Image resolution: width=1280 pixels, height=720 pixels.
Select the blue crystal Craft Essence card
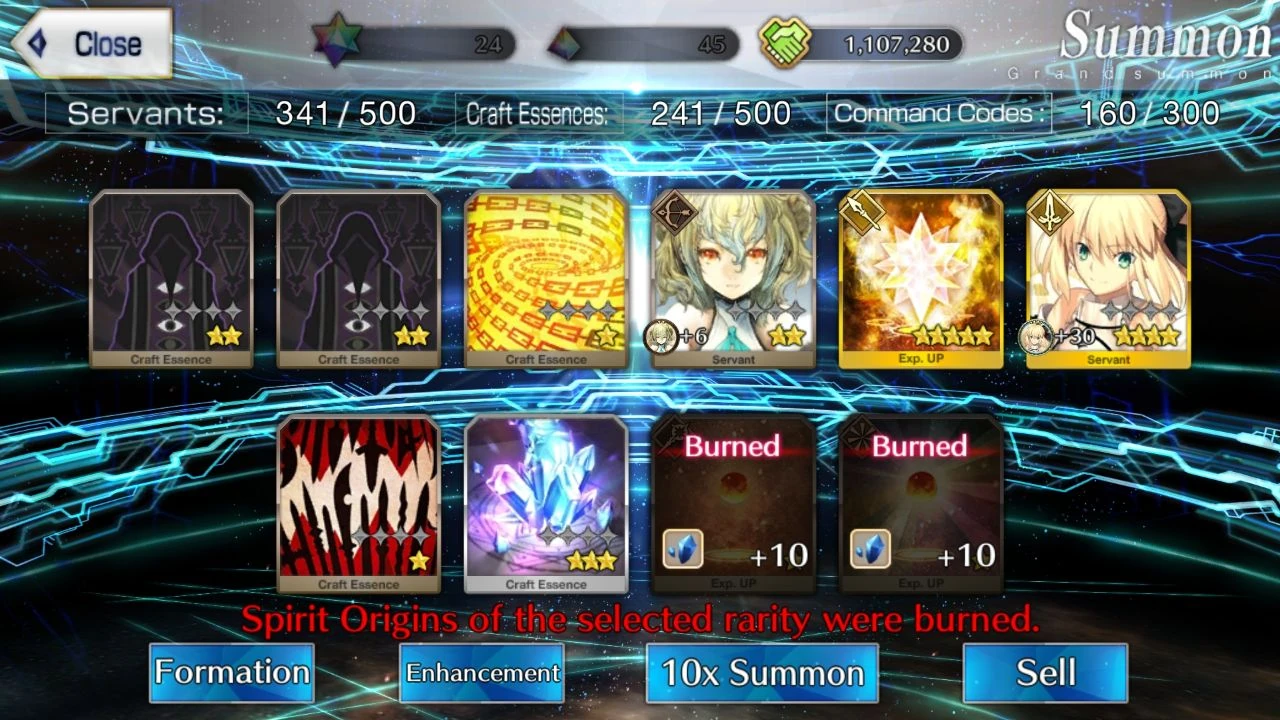(x=546, y=500)
